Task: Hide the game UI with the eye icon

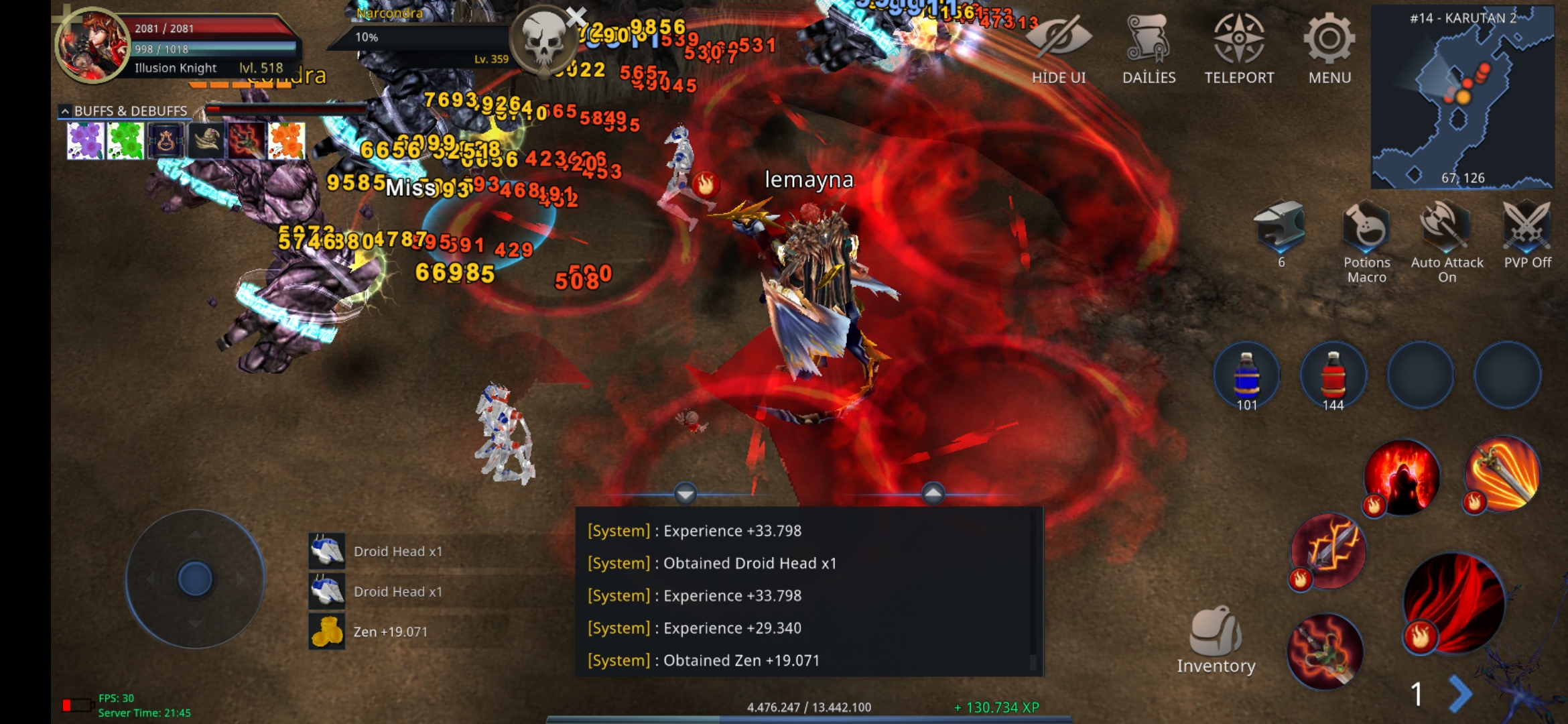Action: [x=1059, y=48]
